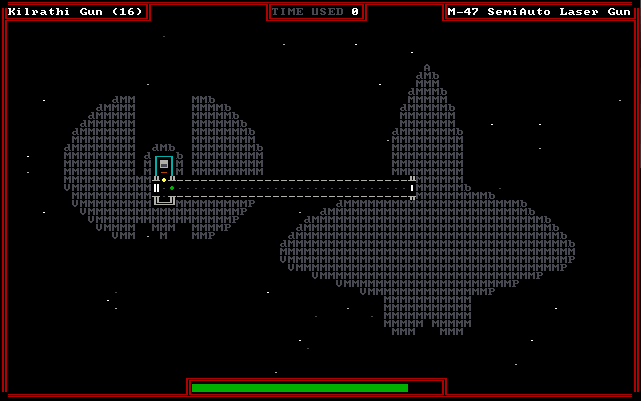
Task: Select the white-framed unit below the corridor
Action: coord(164,199)
